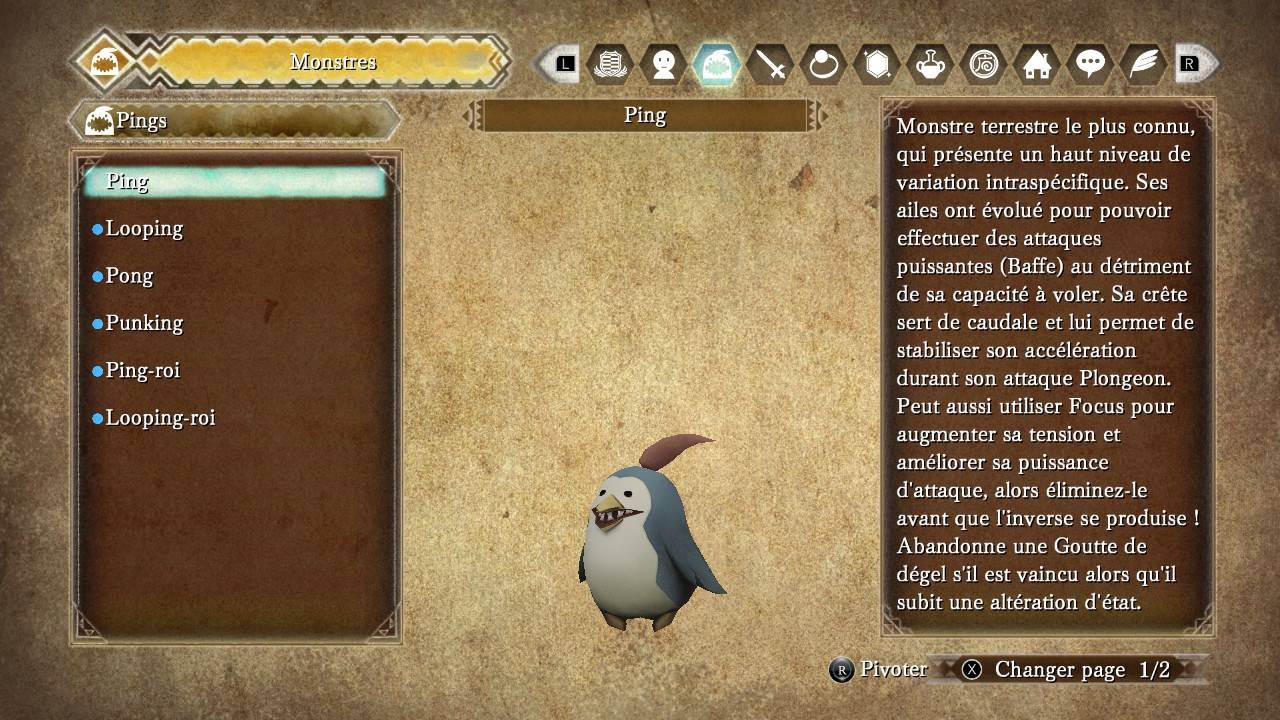
Task: Switch to the speech bubble tab
Action: point(1090,65)
